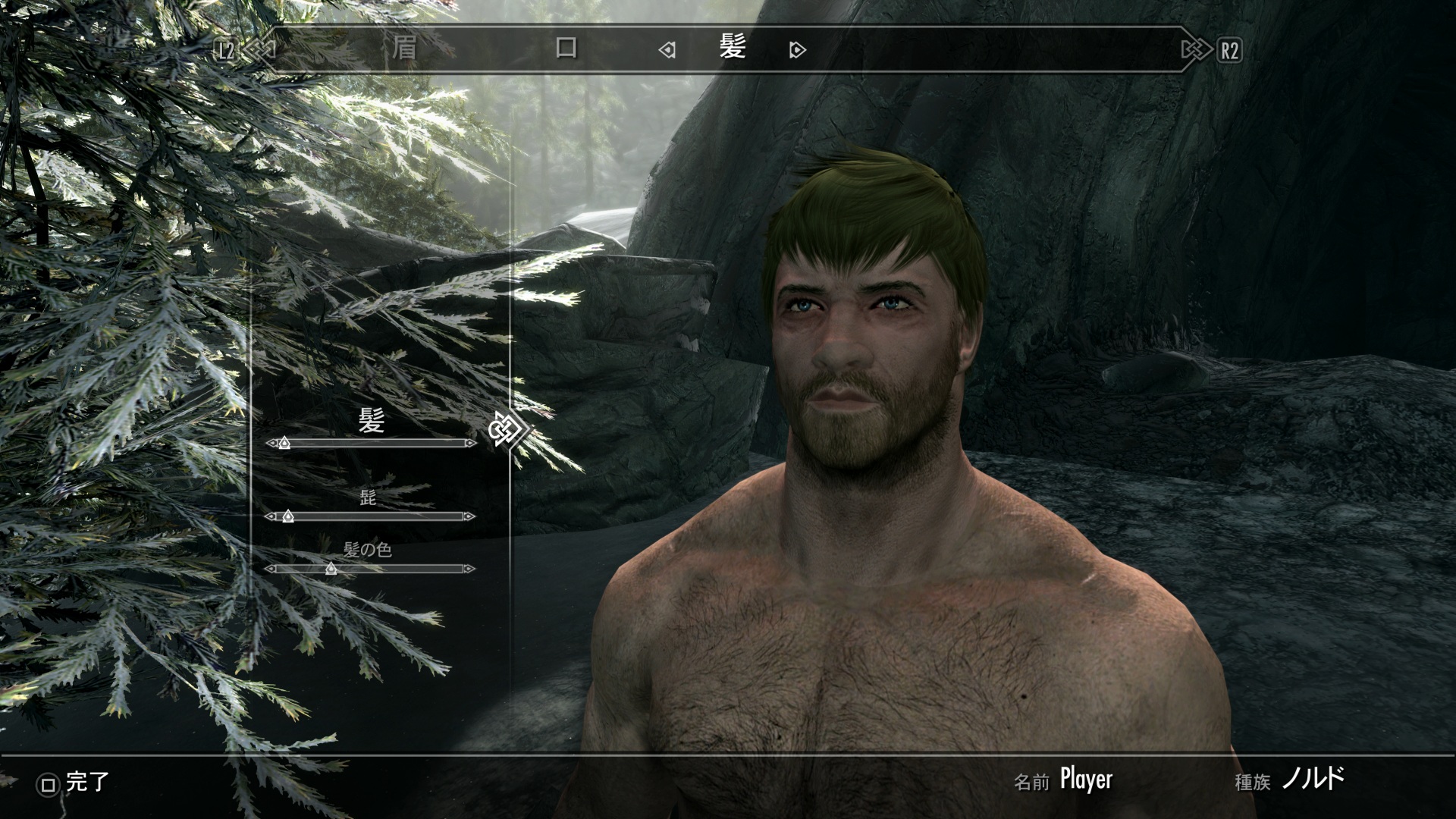Click the 髪の色 slider's left end arrow
1456x819 pixels.
click(271, 569)
